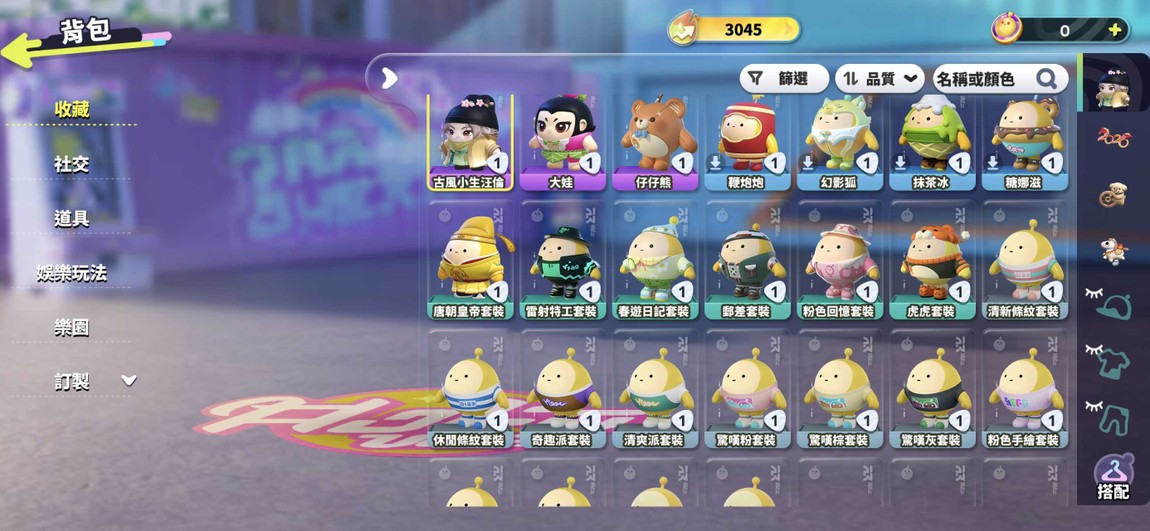Open the 樂園 menu entry
Screen dimensions: 1150x531
(72, 327)
